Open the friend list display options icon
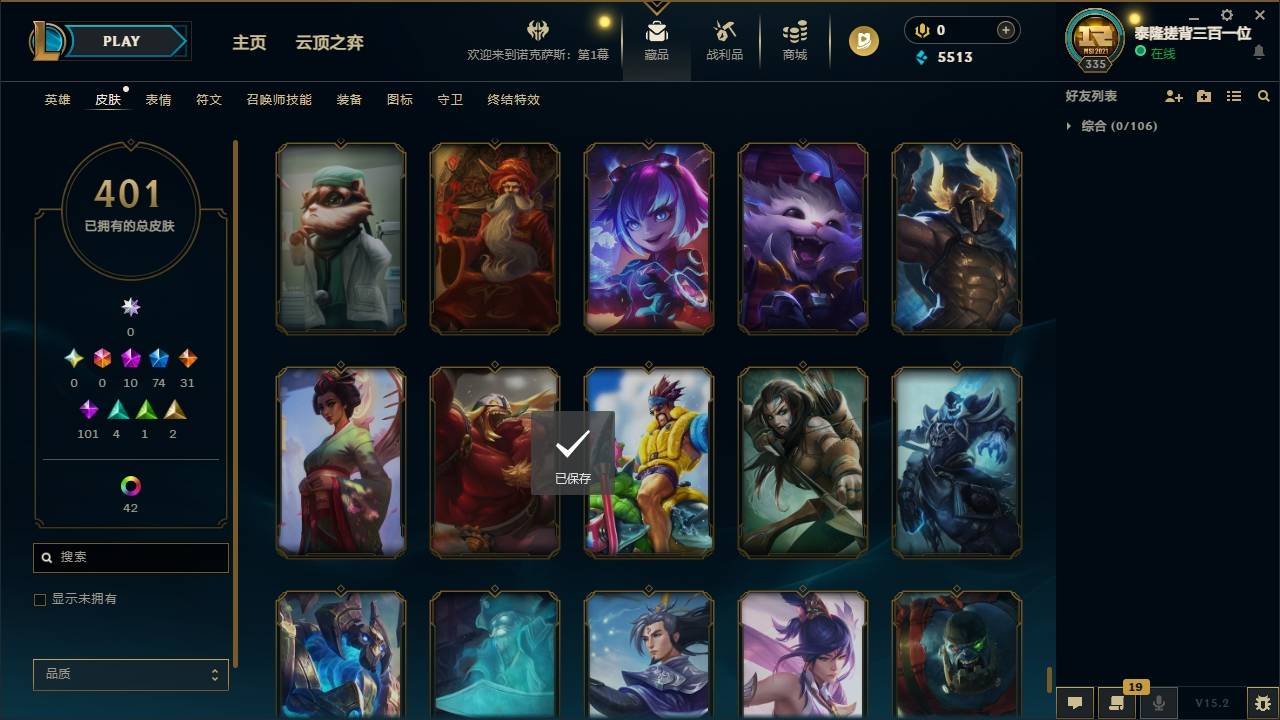Image resolution: width=1280 pixels, height=720 pixels. pyautogui.click(x=1233, y=96)
